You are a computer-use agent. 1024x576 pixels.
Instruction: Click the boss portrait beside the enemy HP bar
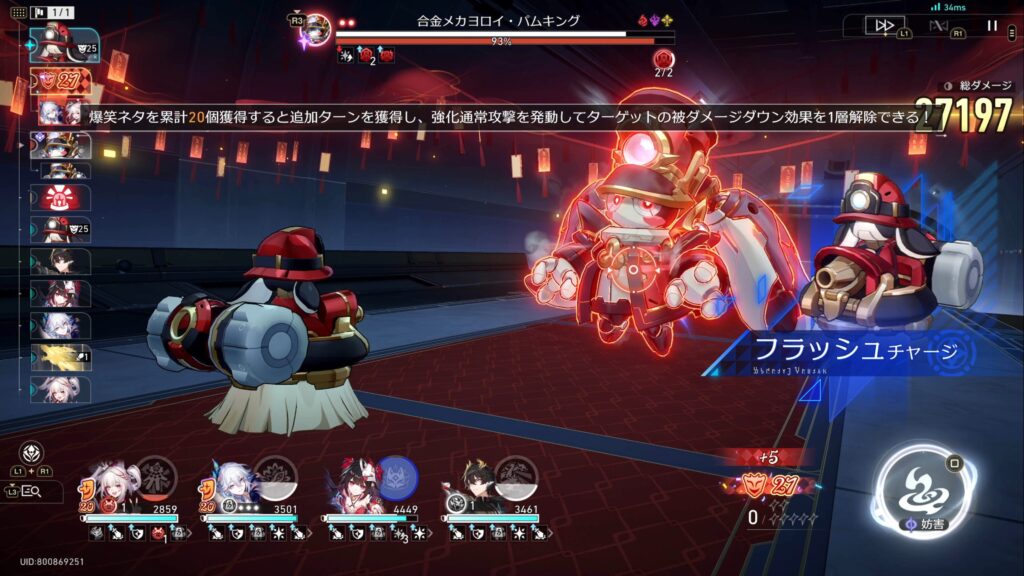(x=317, y=28)
